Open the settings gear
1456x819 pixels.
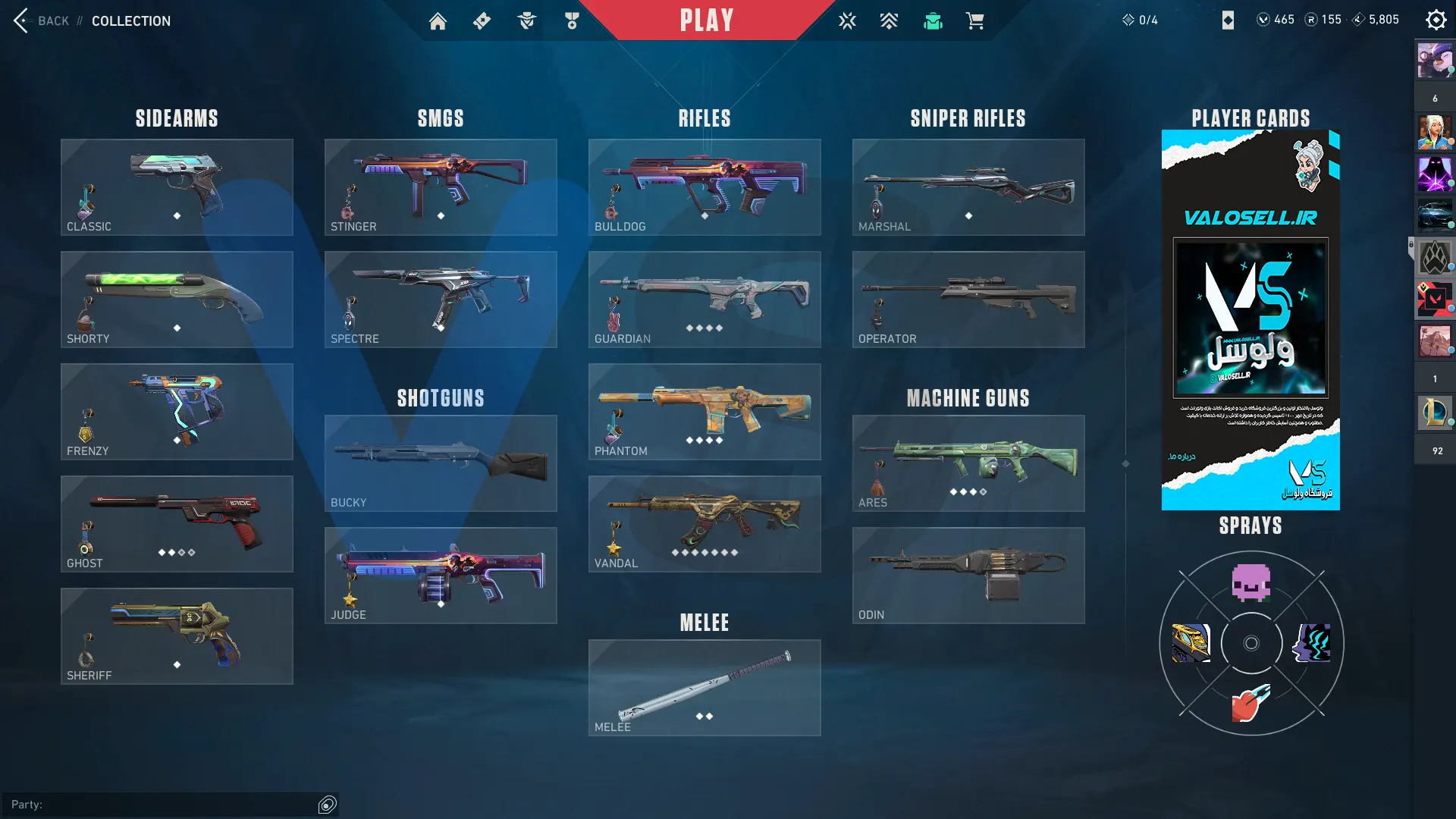point(1436,20)
